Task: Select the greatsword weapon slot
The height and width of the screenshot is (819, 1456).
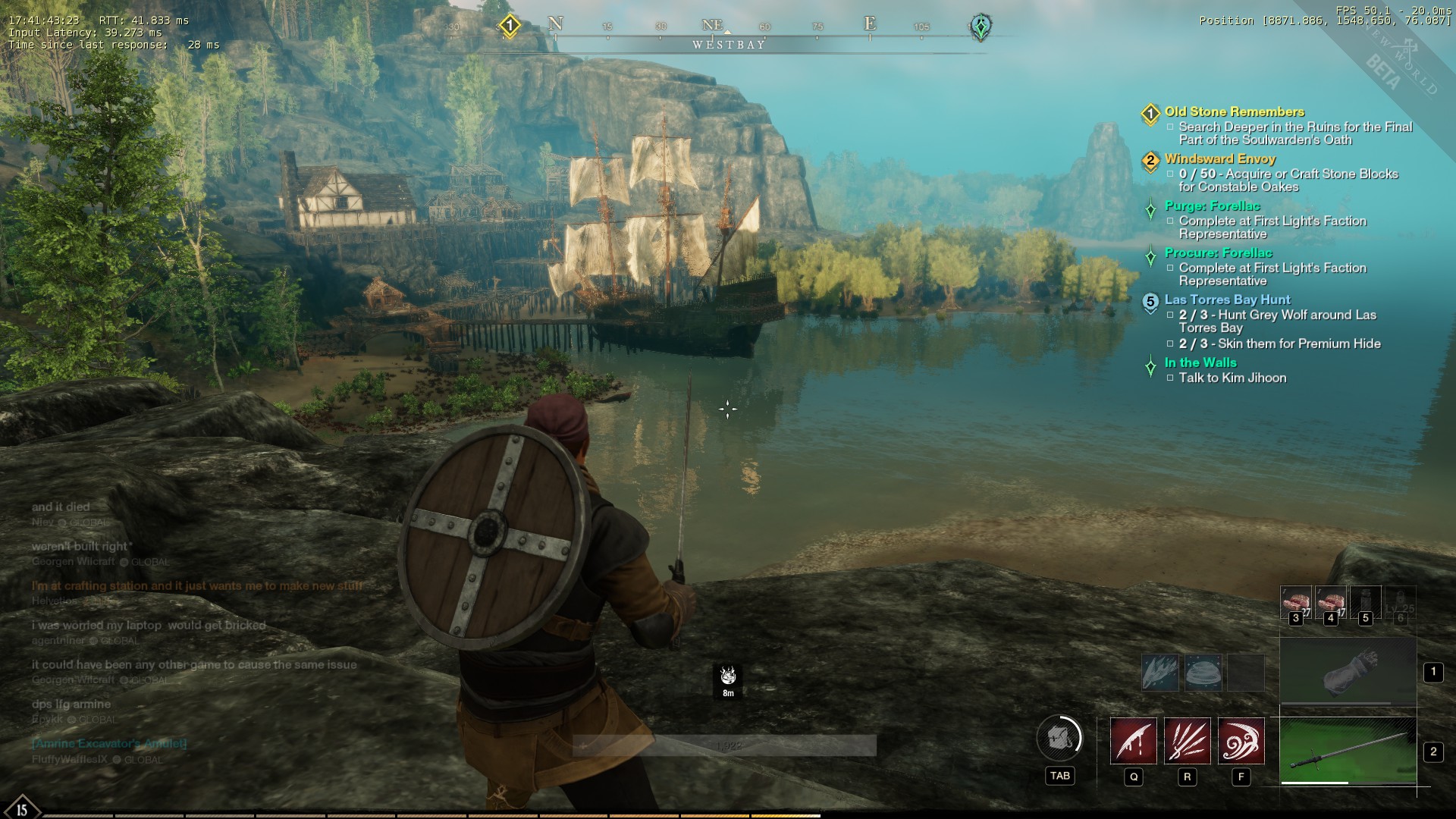Action: 1348,751
